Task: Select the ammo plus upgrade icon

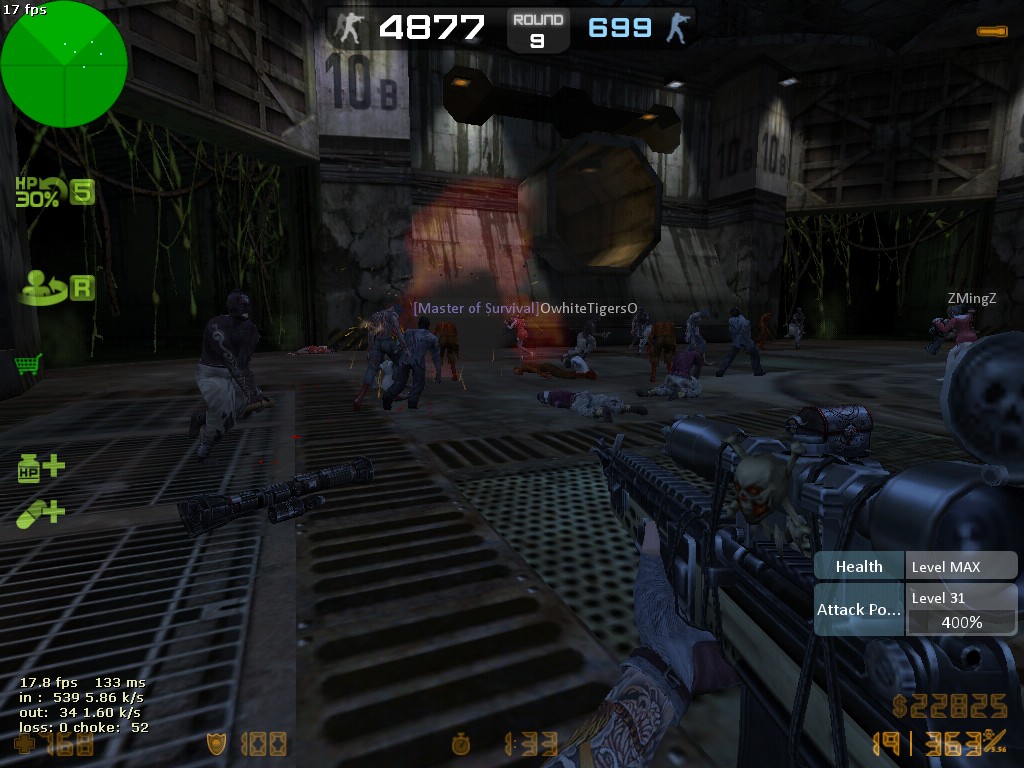Action: point(41,513)
